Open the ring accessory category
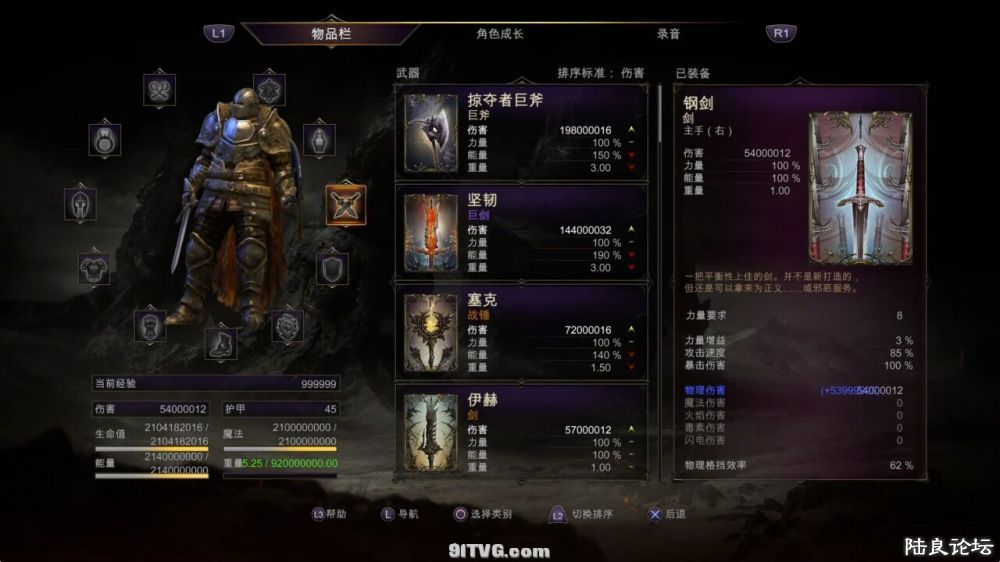Image resolution: width=1000 pixels, height=562 pixels. (x=105, y=140)
